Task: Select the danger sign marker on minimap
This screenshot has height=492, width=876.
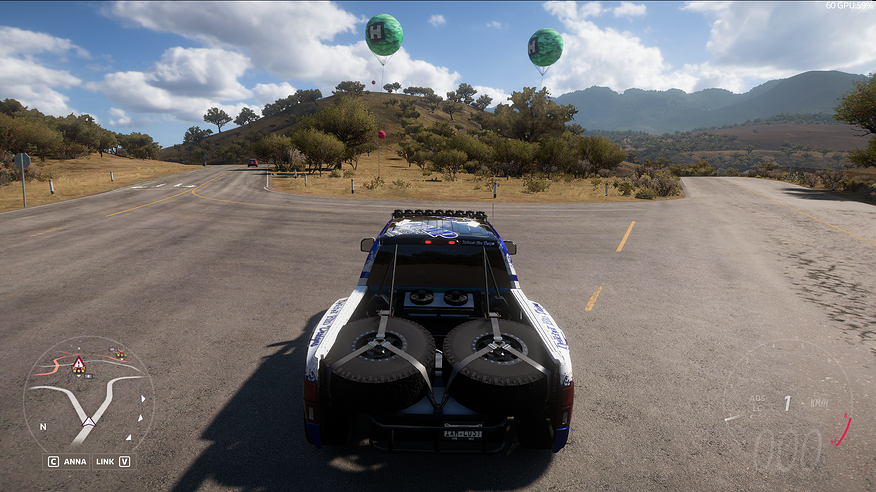Action: tap(78, 364)
